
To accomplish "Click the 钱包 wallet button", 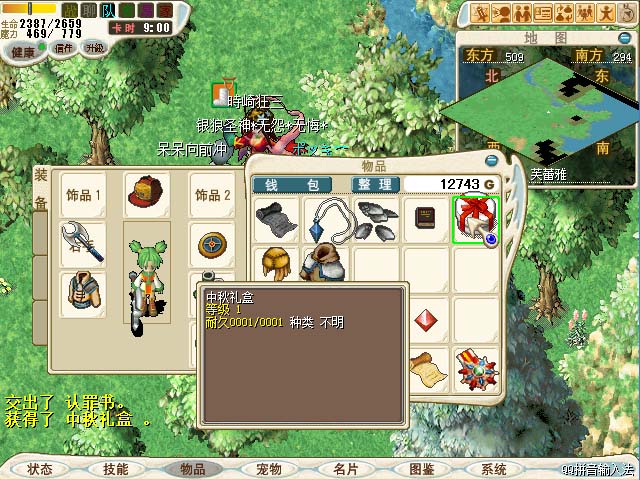I will pyautogui.click(x=299, y=185).
